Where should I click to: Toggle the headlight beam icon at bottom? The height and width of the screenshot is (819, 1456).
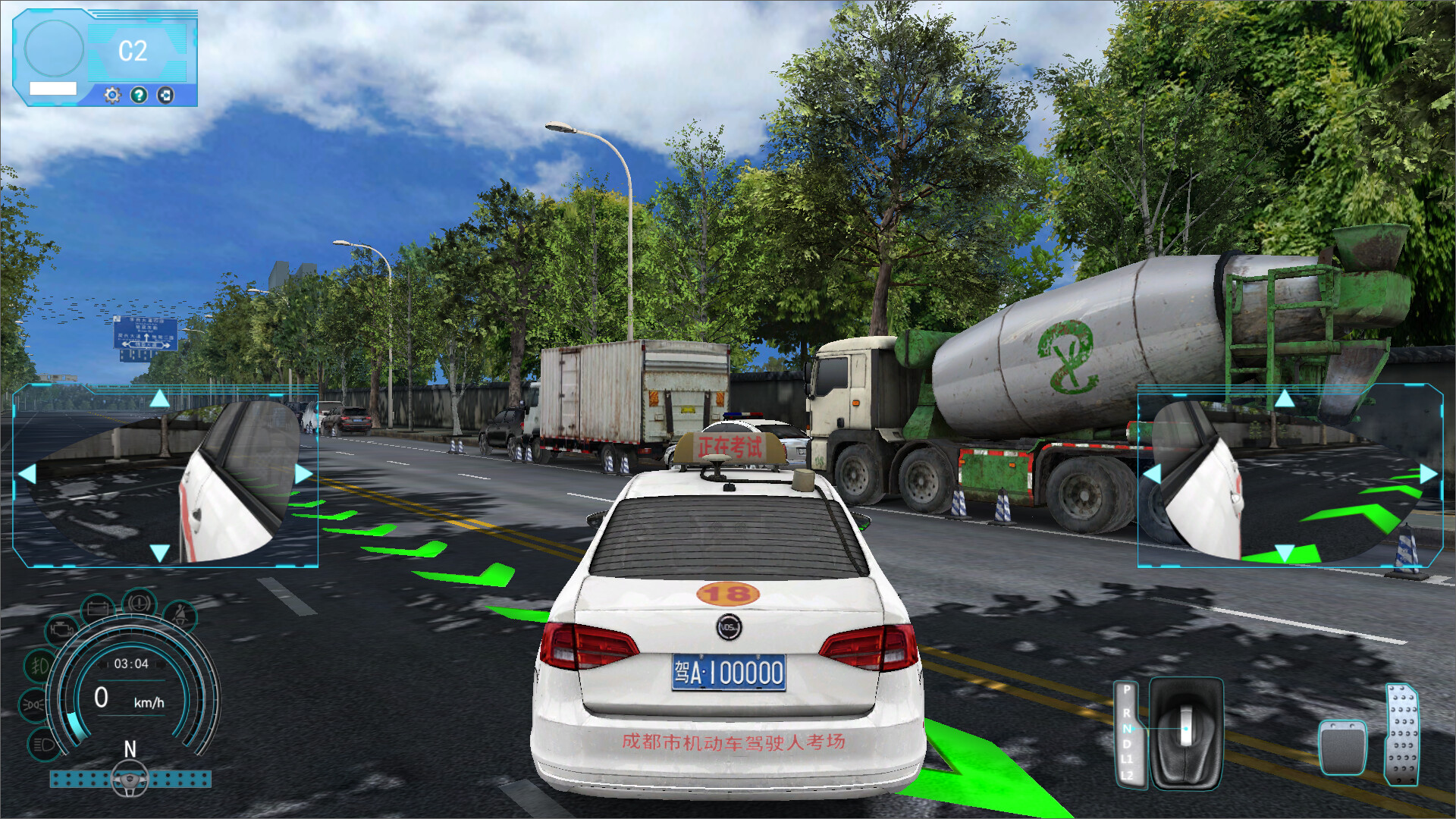click(x=43, y=745)
